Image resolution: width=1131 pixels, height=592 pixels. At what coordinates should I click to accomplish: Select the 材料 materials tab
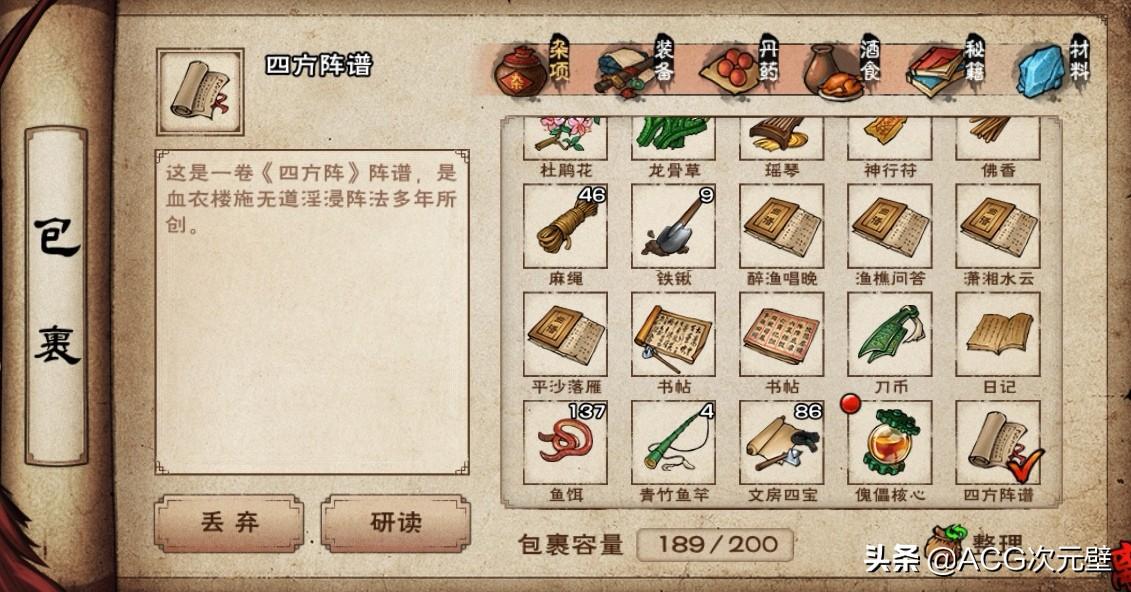coord(1053,68)
